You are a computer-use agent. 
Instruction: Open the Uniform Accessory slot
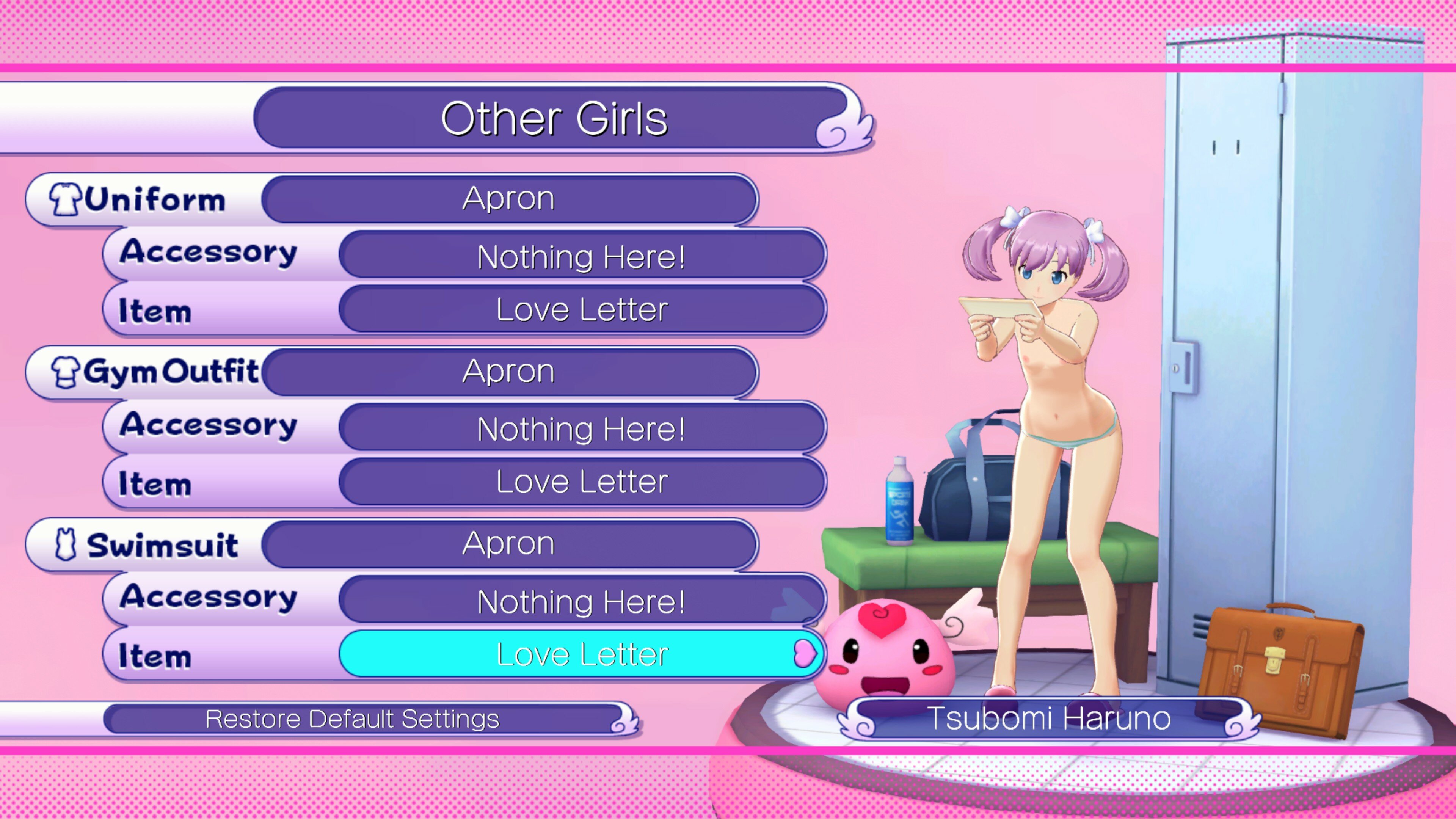582,257
